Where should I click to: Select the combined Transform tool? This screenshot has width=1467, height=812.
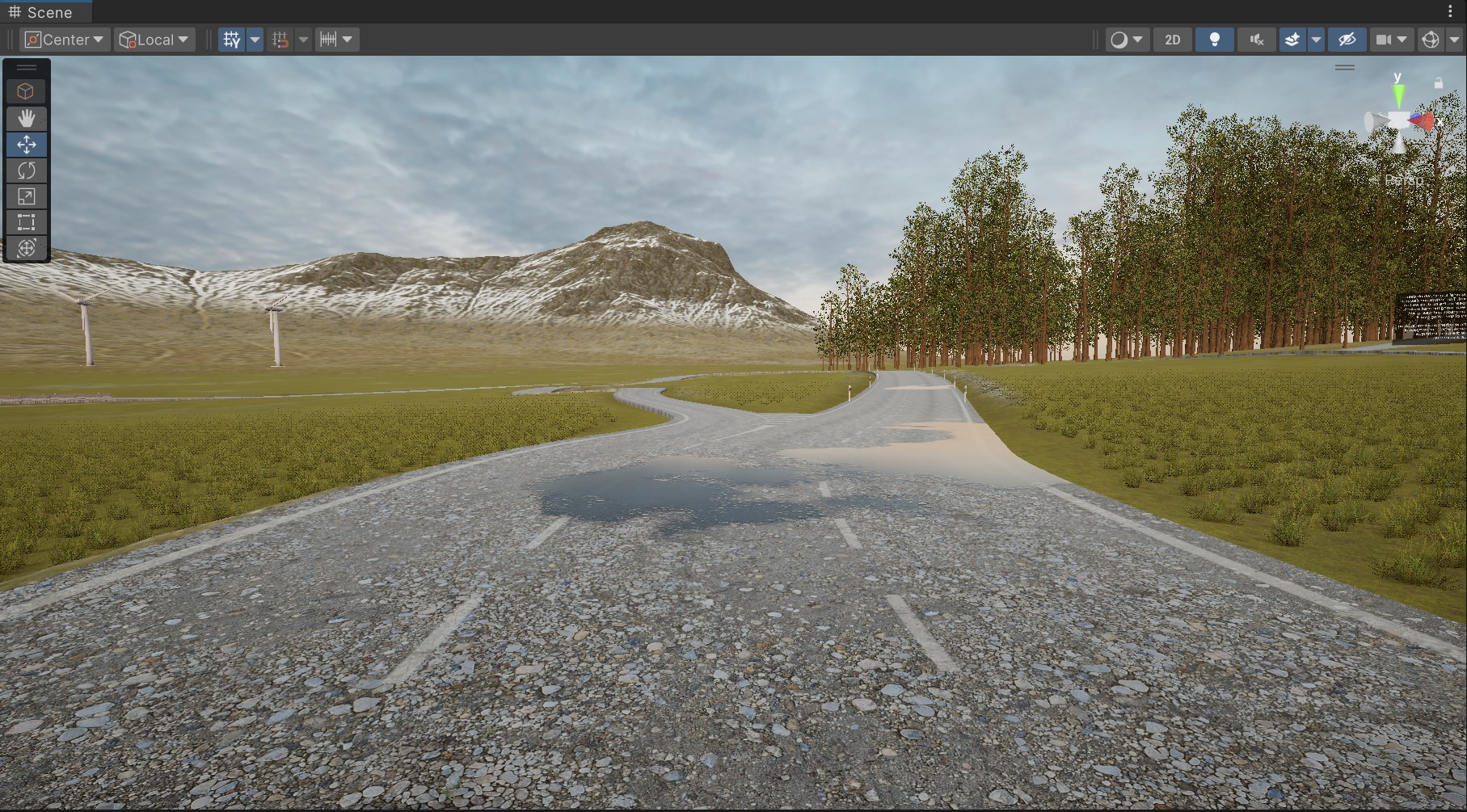(x=26, y=248)
